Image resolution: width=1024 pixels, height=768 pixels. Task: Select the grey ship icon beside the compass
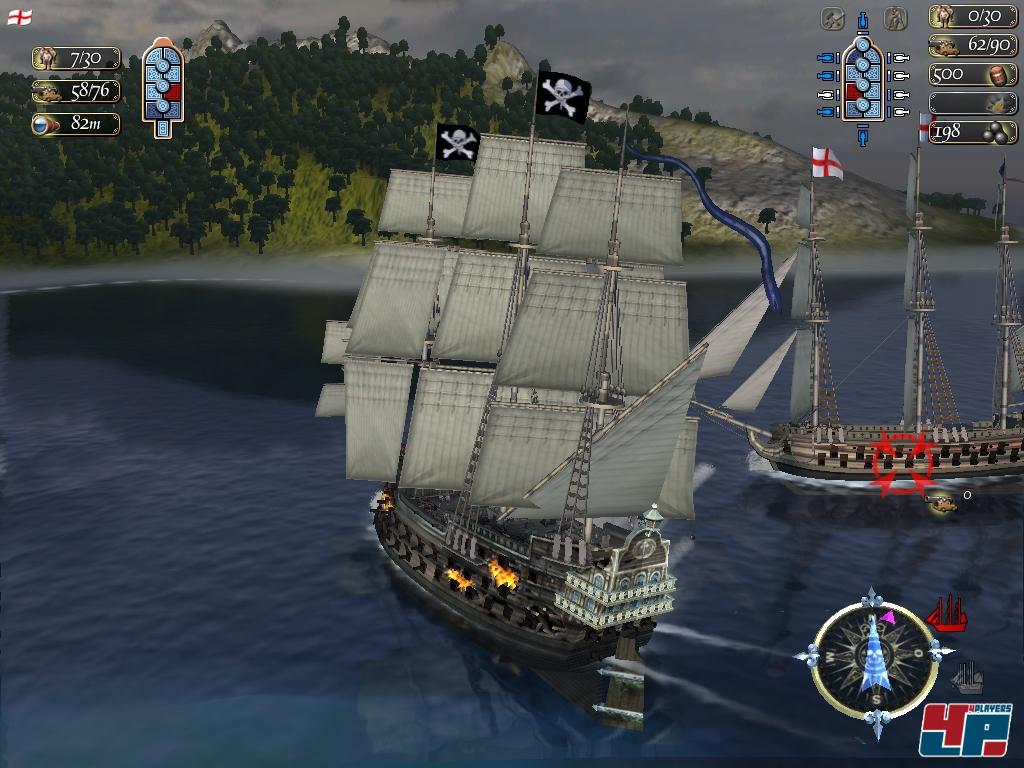coord(967,677)
